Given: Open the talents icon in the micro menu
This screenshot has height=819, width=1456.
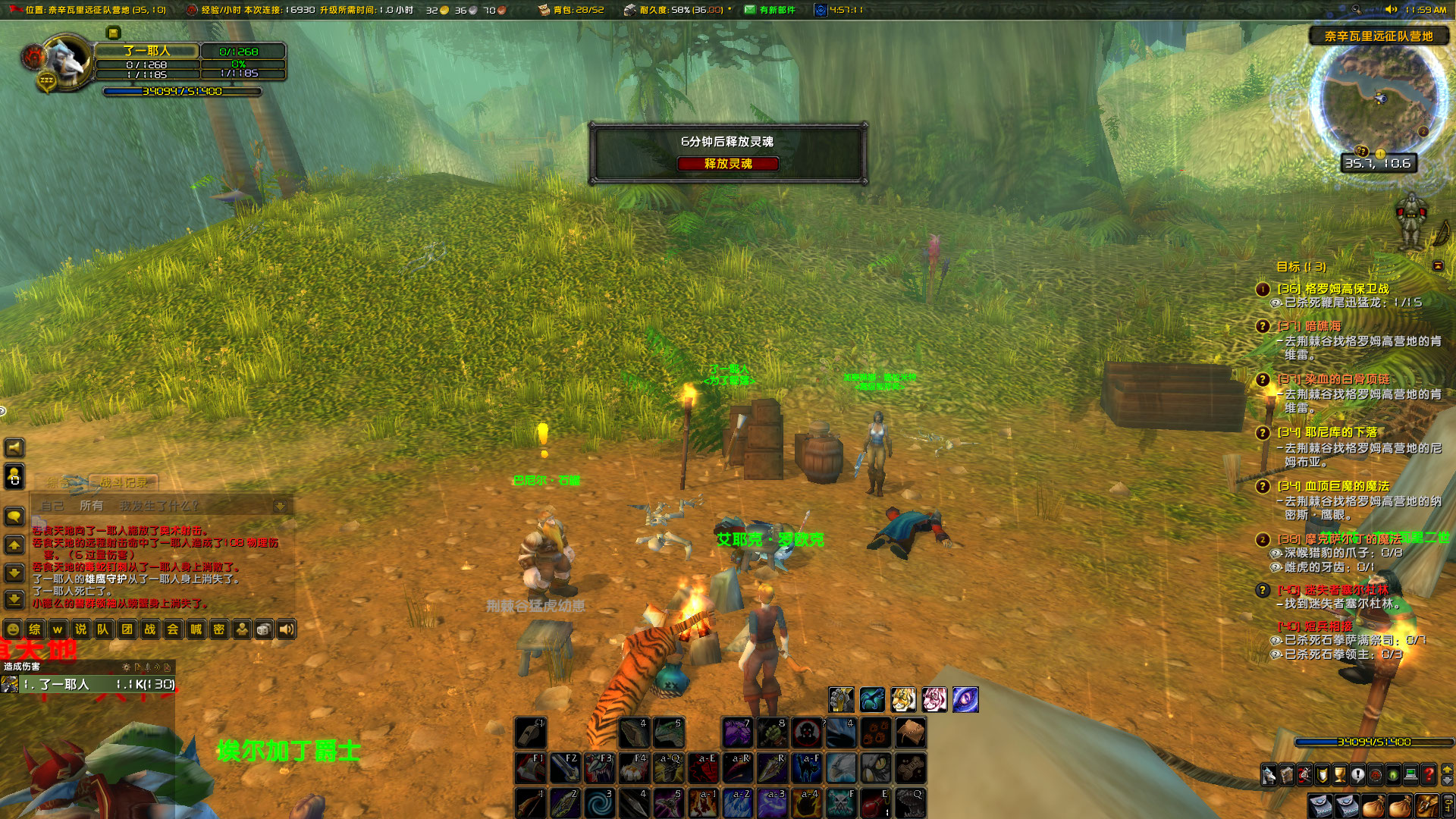Looking at the screenshot, I should tap(1304, 774).
